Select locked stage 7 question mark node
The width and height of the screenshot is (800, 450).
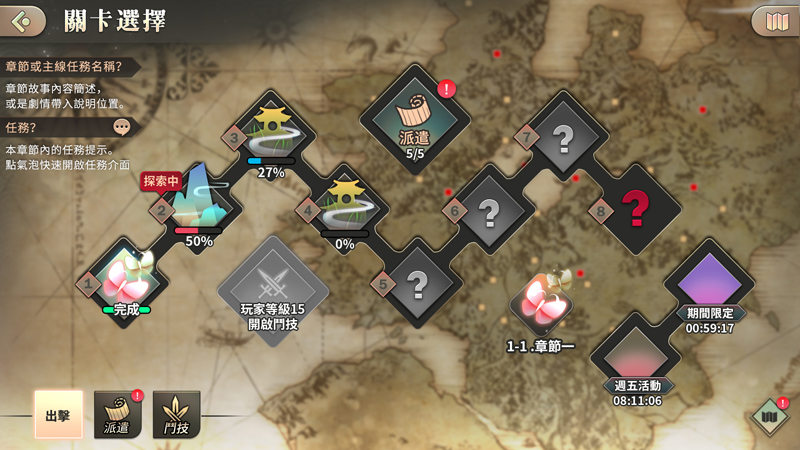coord(562,137)
